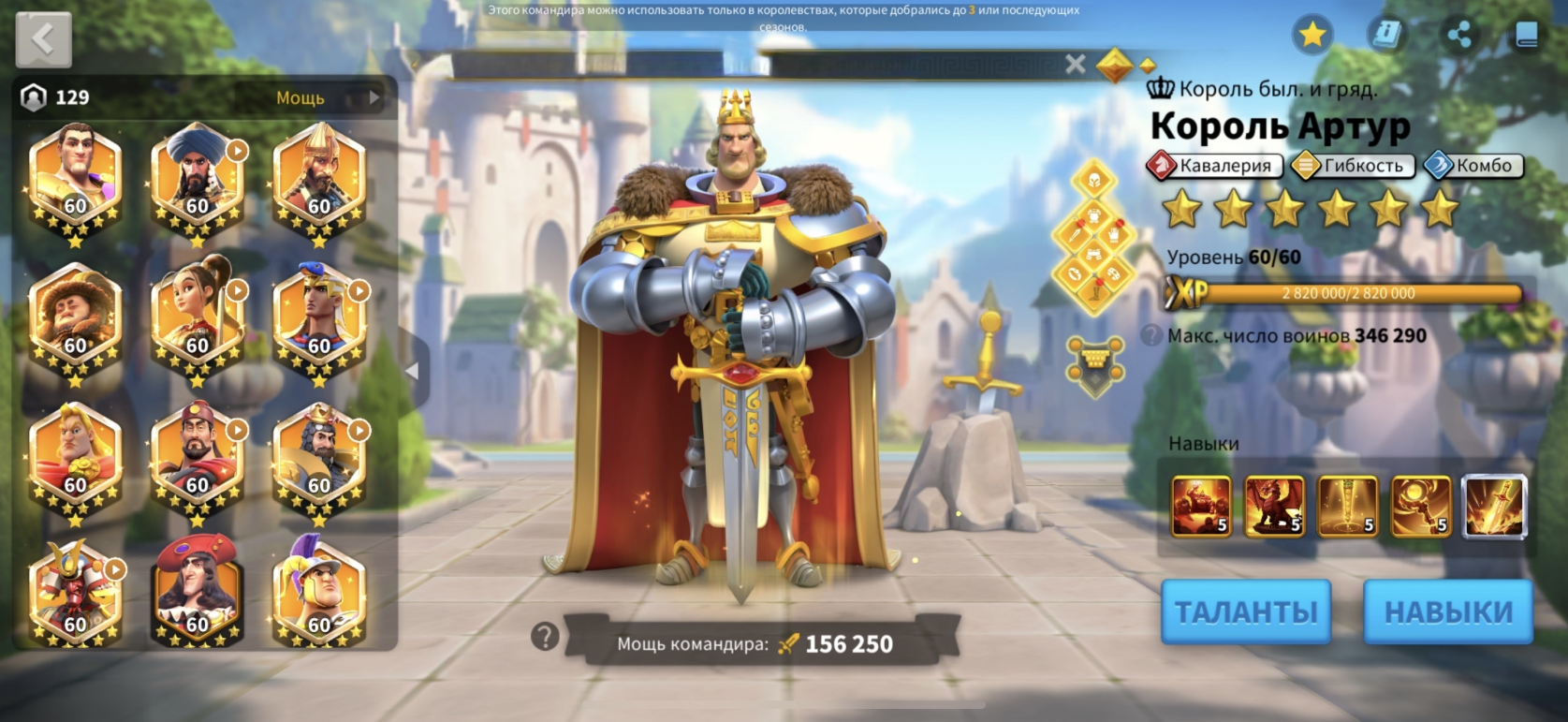Viewport: 1568px width, 722px height.
Task: Go back with the arrow button
Action: (x=43, y=39)
